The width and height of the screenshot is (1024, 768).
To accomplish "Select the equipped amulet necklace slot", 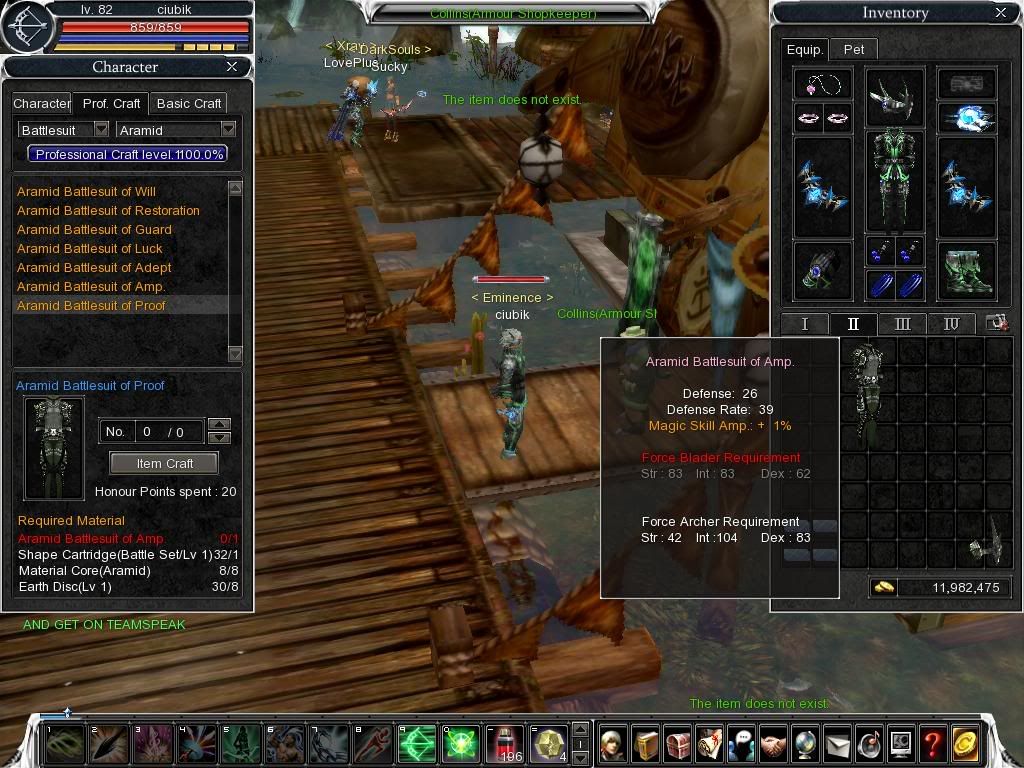I will tap(822, 83).
